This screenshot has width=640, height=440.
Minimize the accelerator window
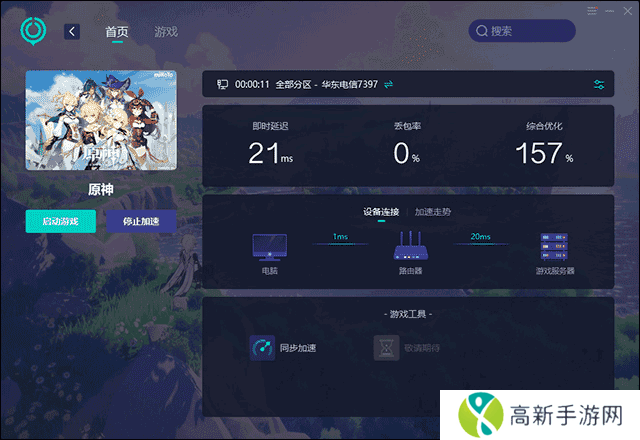click(x=607, y=11)
